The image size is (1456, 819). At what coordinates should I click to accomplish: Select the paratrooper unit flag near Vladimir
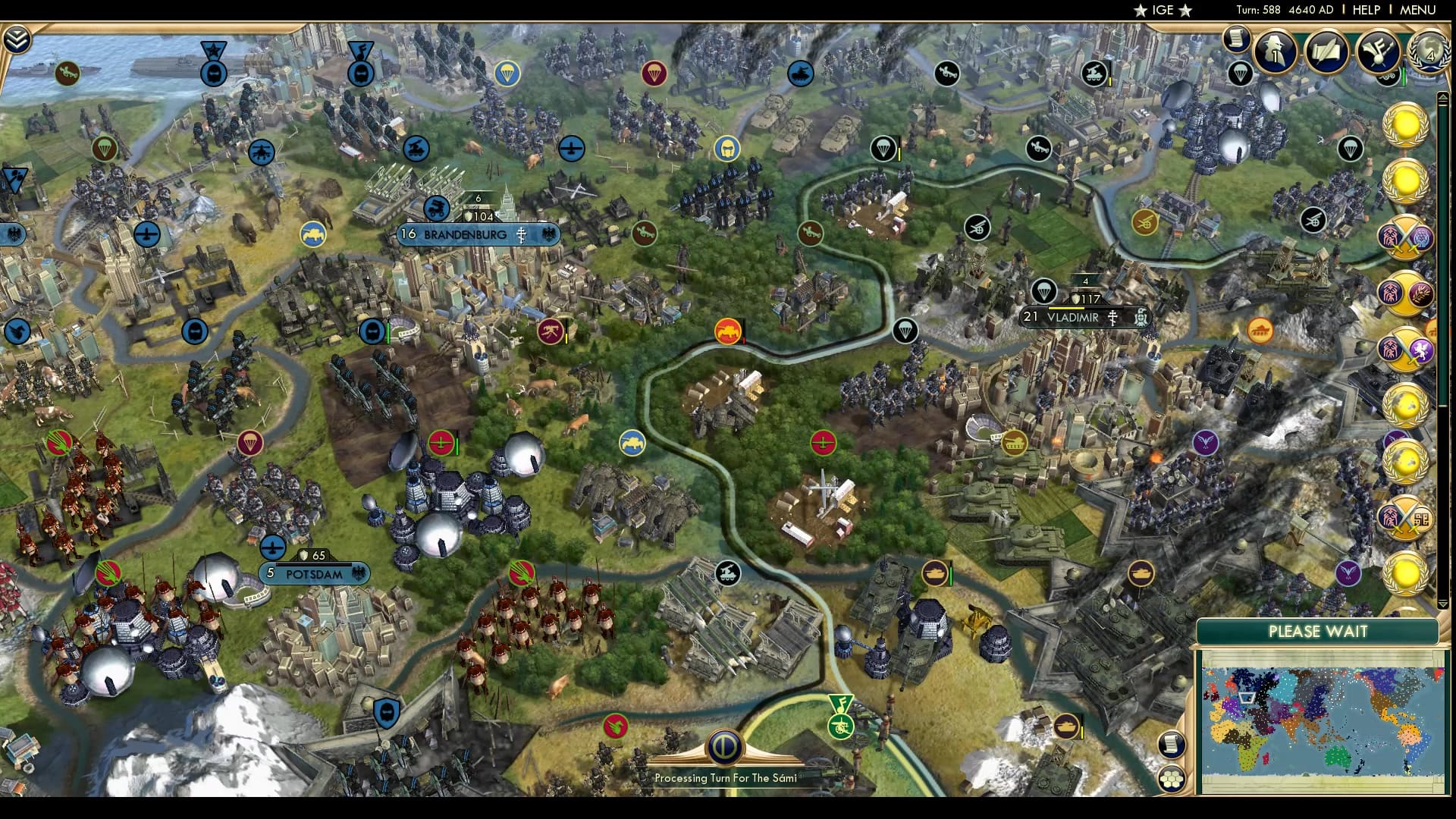point(1044,290)
